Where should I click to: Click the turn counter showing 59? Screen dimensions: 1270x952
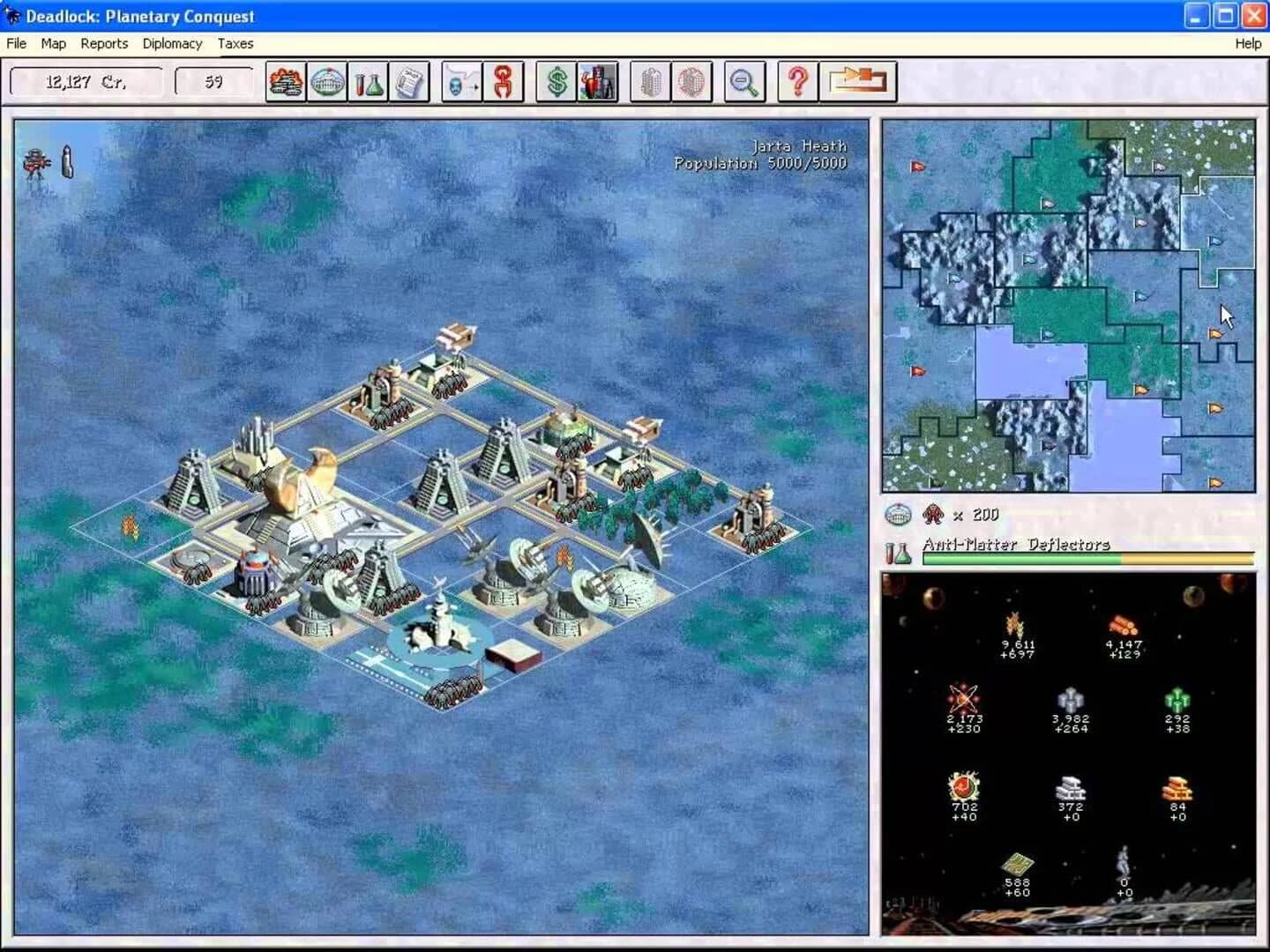[x=212, y=81]
